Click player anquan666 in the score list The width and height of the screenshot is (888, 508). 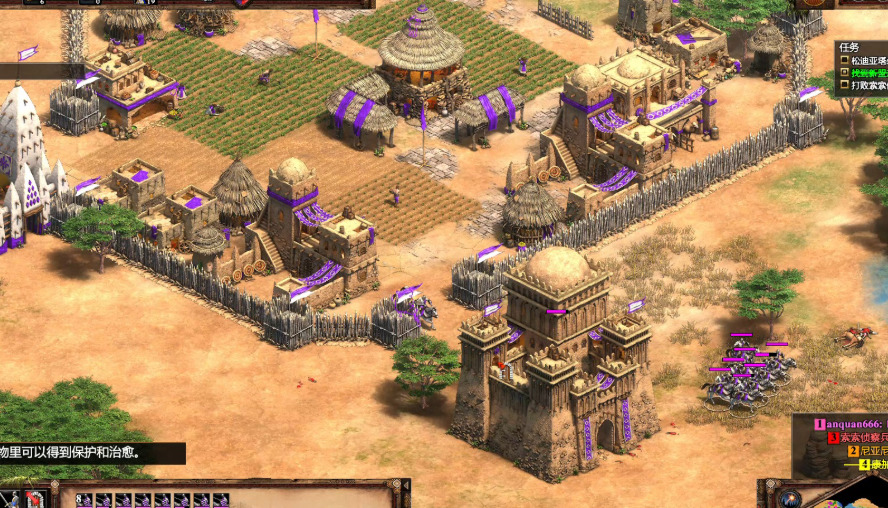(x=852, y=424)
